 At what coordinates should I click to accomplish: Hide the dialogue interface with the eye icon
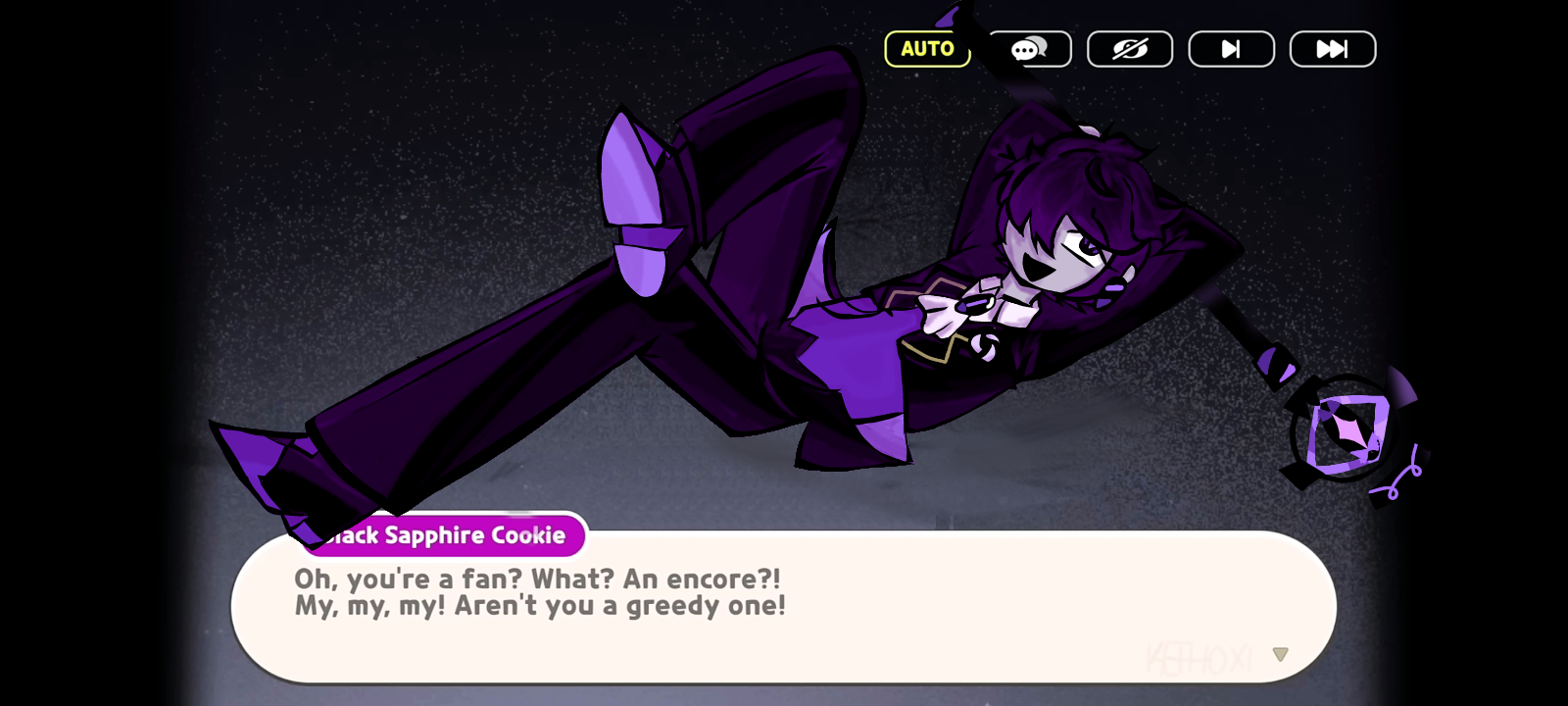pyautogui.click(x=1130, y=49)
